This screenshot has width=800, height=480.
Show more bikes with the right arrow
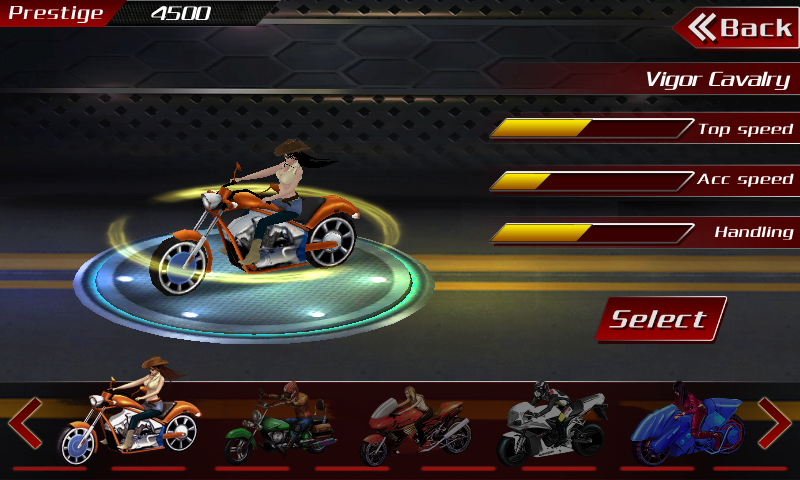click(x=775, y=424)
